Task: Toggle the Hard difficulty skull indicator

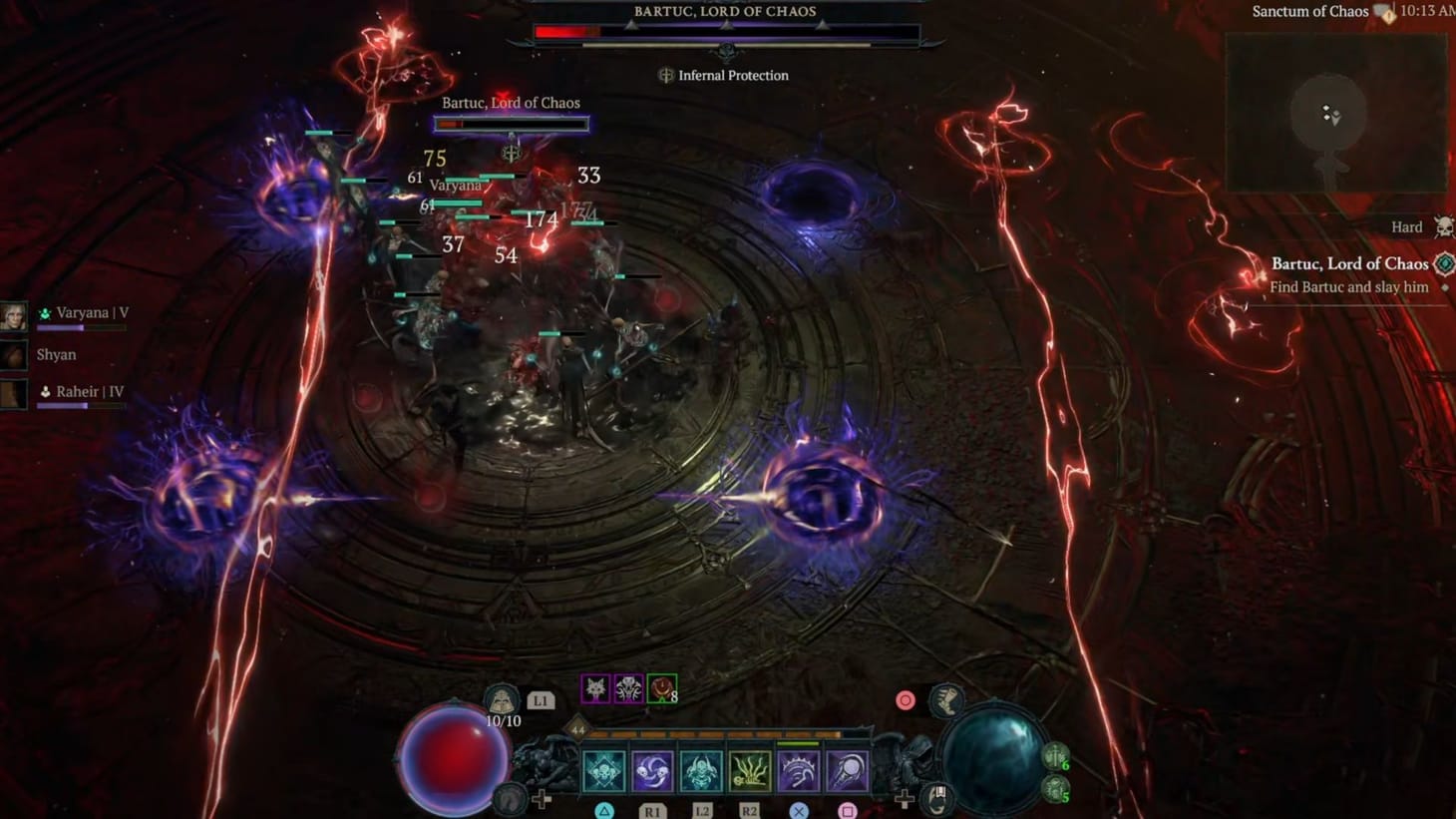Action: 1443,226
